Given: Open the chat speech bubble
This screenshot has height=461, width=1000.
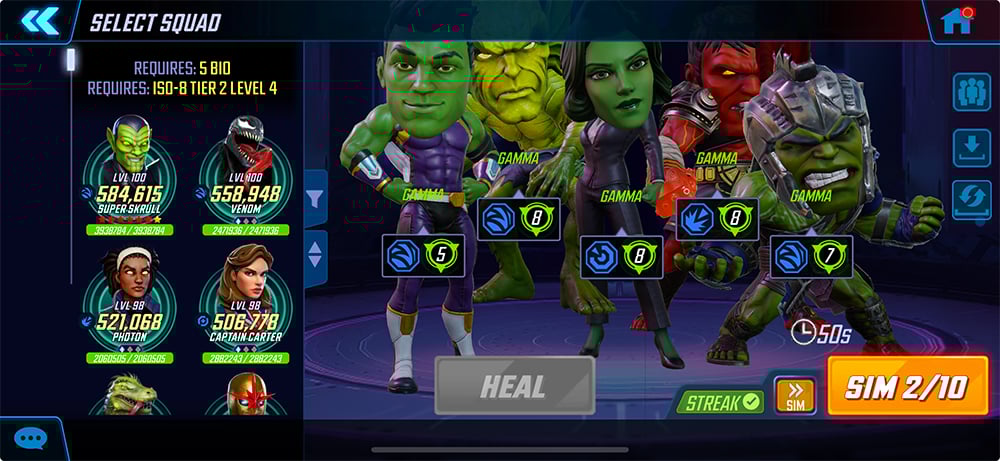Looking at the screenshot, I should (31, 438).
